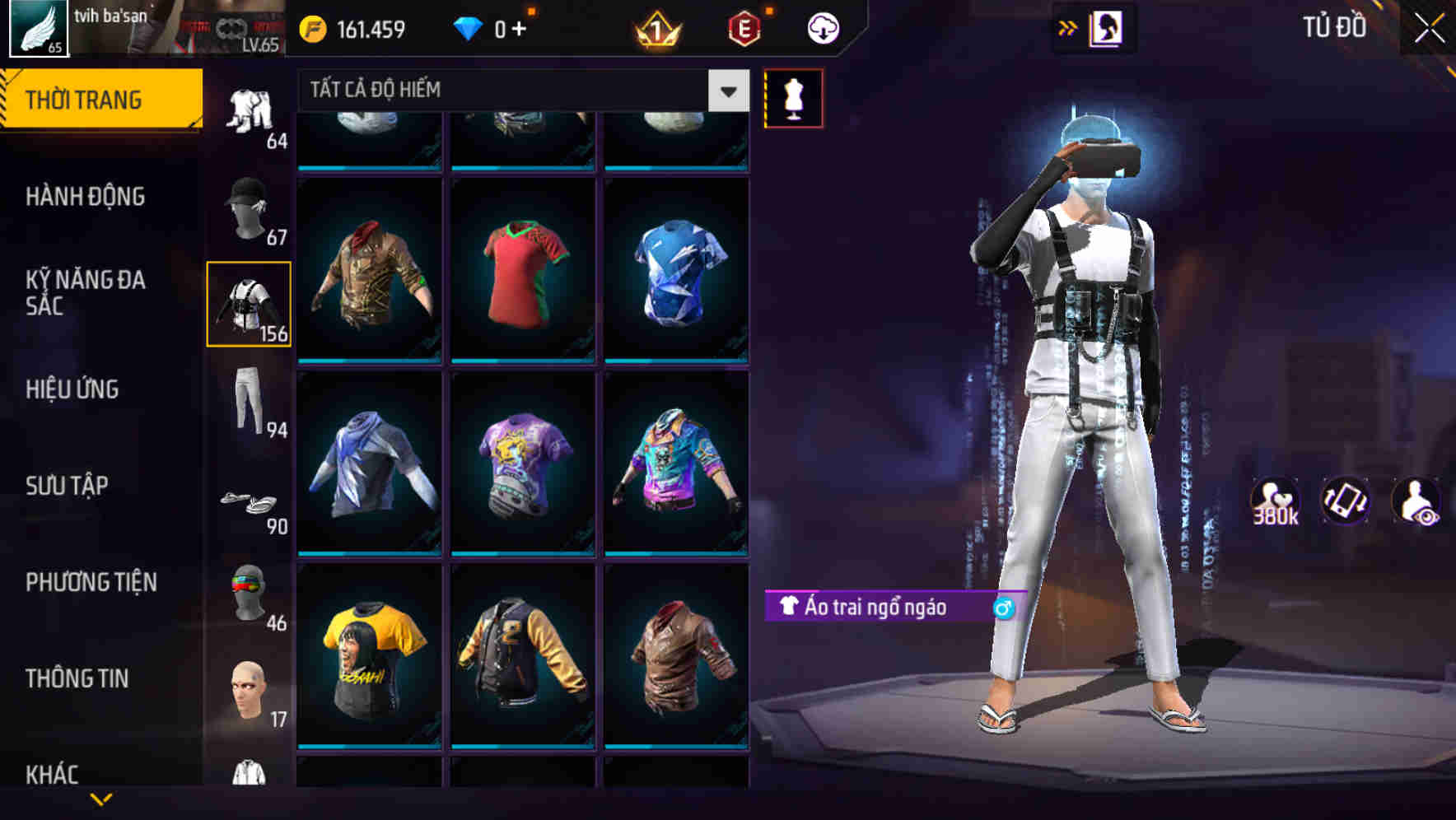1456x820 pixels.
Task: Select the shirt category showing 156 items
Action: tap(249, 305)
